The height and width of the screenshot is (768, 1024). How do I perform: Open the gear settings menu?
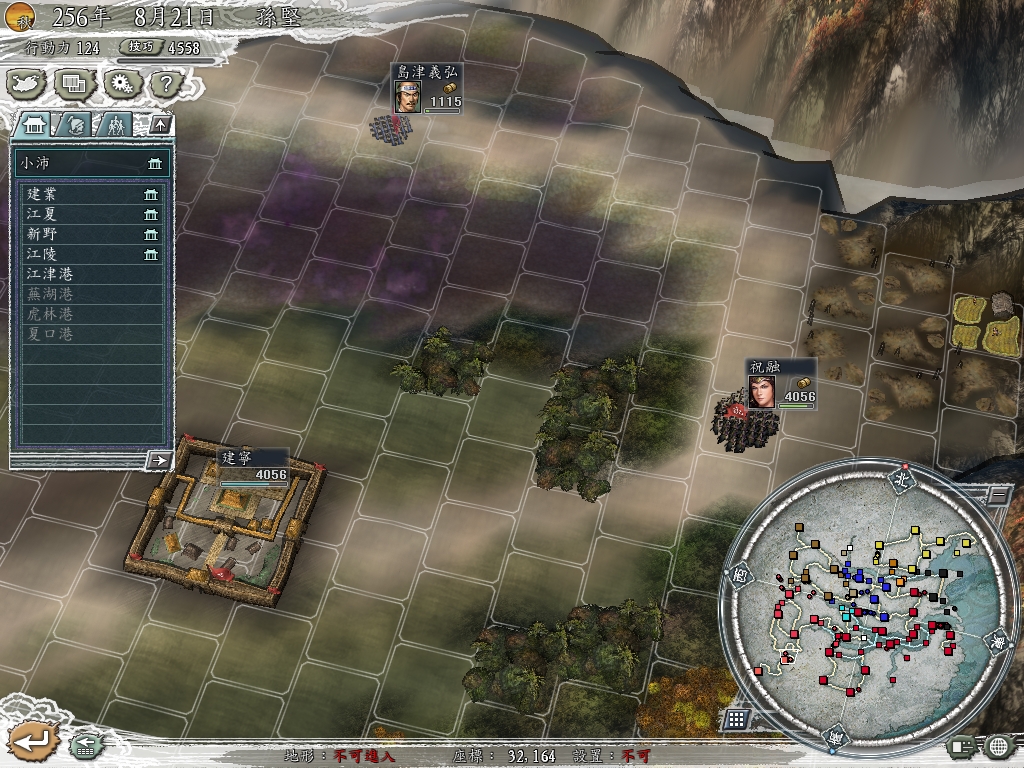pyautogui.click(x=122, y=84)
